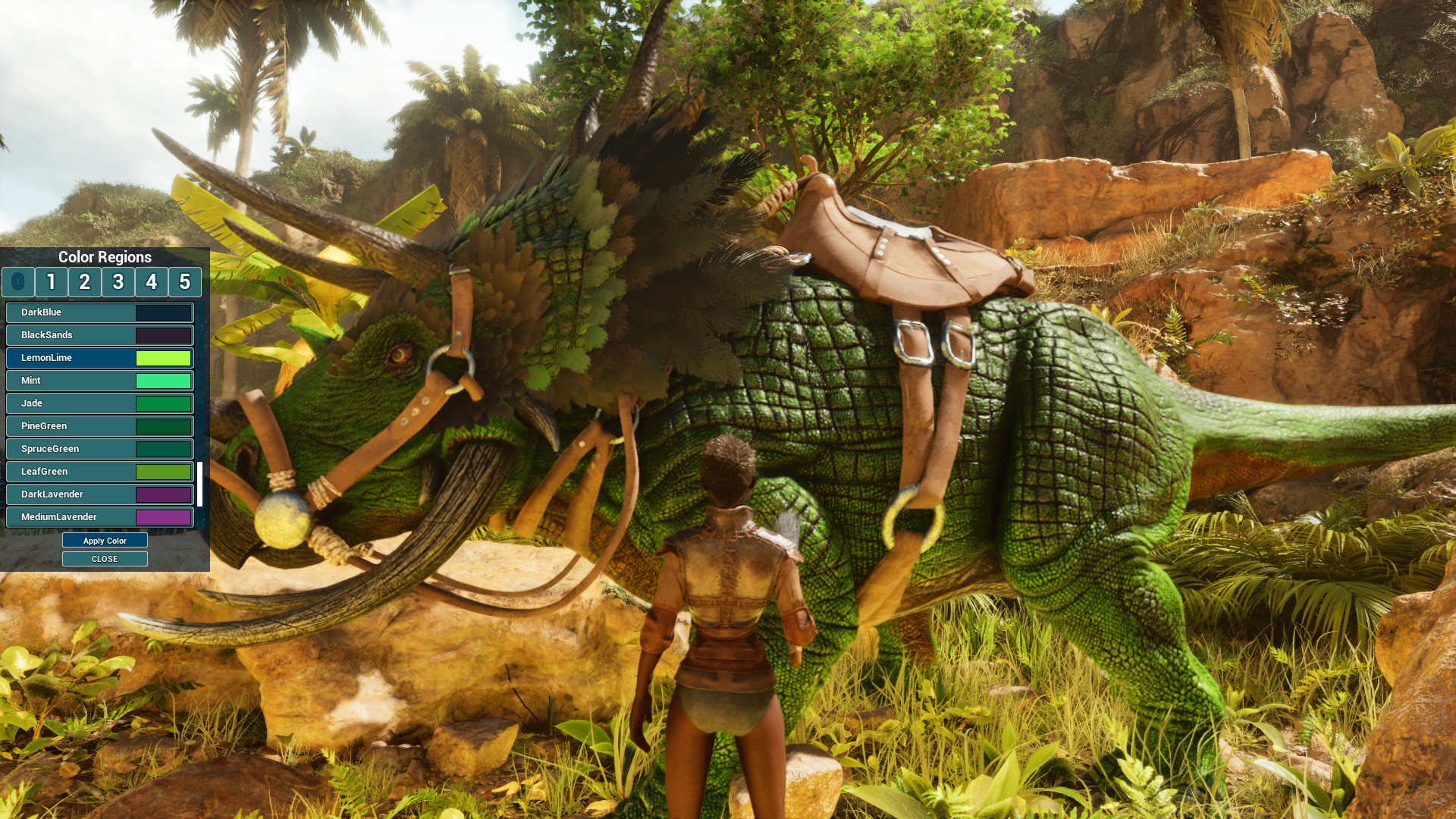Click the color list scrollbar
The image size is (1456, 819).
tap(200, 484)
